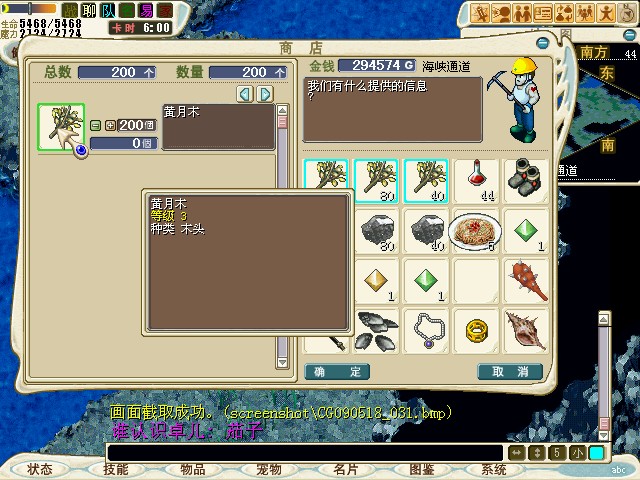Open the 系统 system menu
This screenshot has height=480, width=640.
[x=494, y=469]
